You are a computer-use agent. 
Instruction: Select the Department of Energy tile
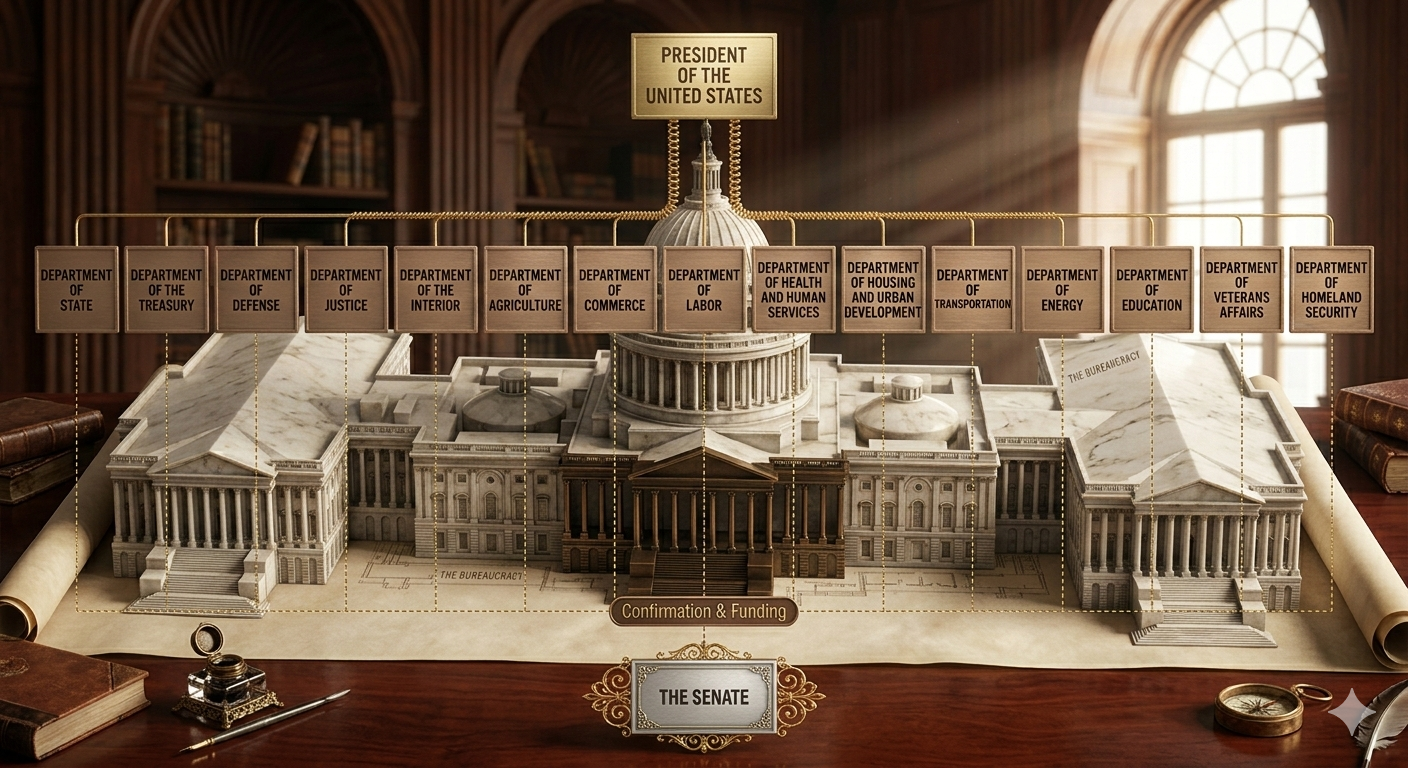1062,289
